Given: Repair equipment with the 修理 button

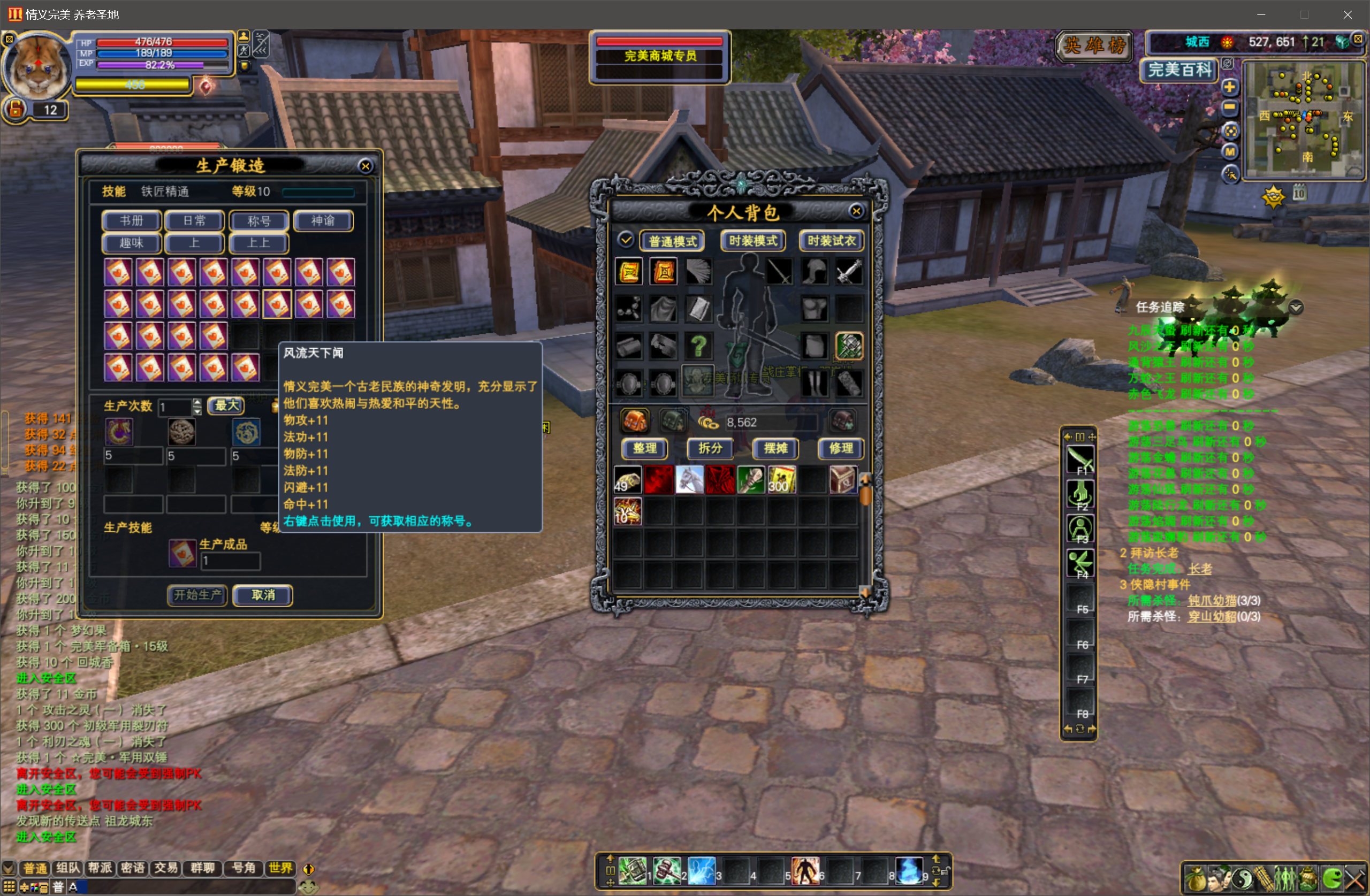Looking at the screenshot, I should click(841, 448).
